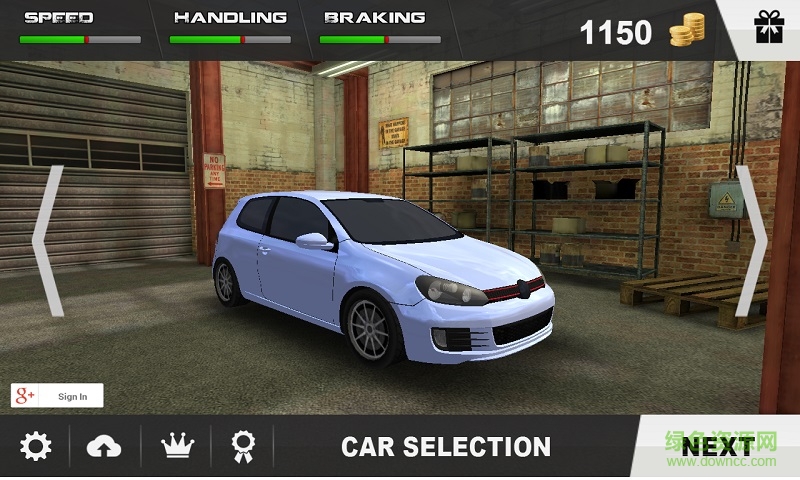This screenshot has width=800, height=480.
Task: Tap NEXT to confirm car selection
Action: pos(717,446)
